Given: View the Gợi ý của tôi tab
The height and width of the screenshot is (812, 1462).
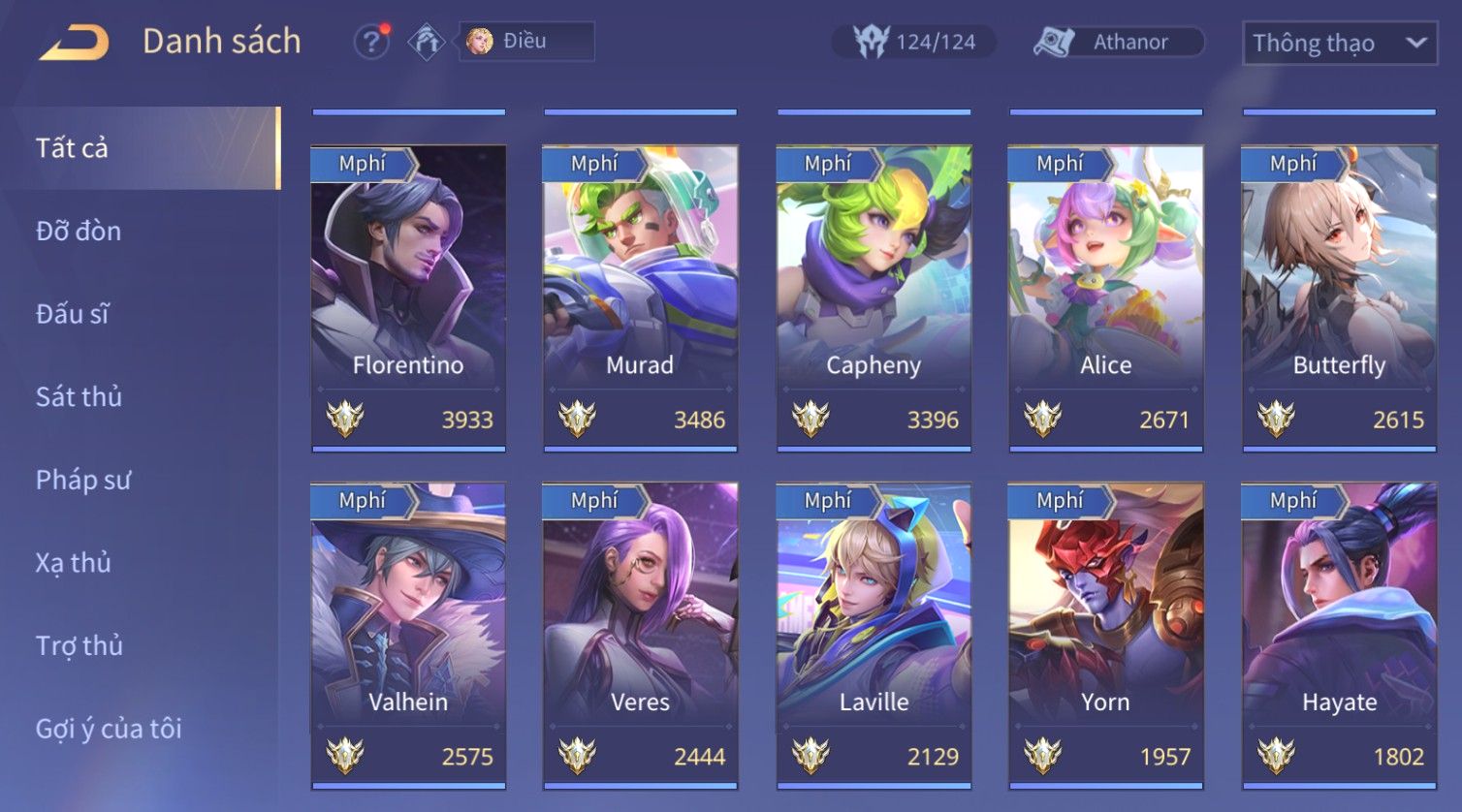Looking at the screenshot, I should point(109,729).
